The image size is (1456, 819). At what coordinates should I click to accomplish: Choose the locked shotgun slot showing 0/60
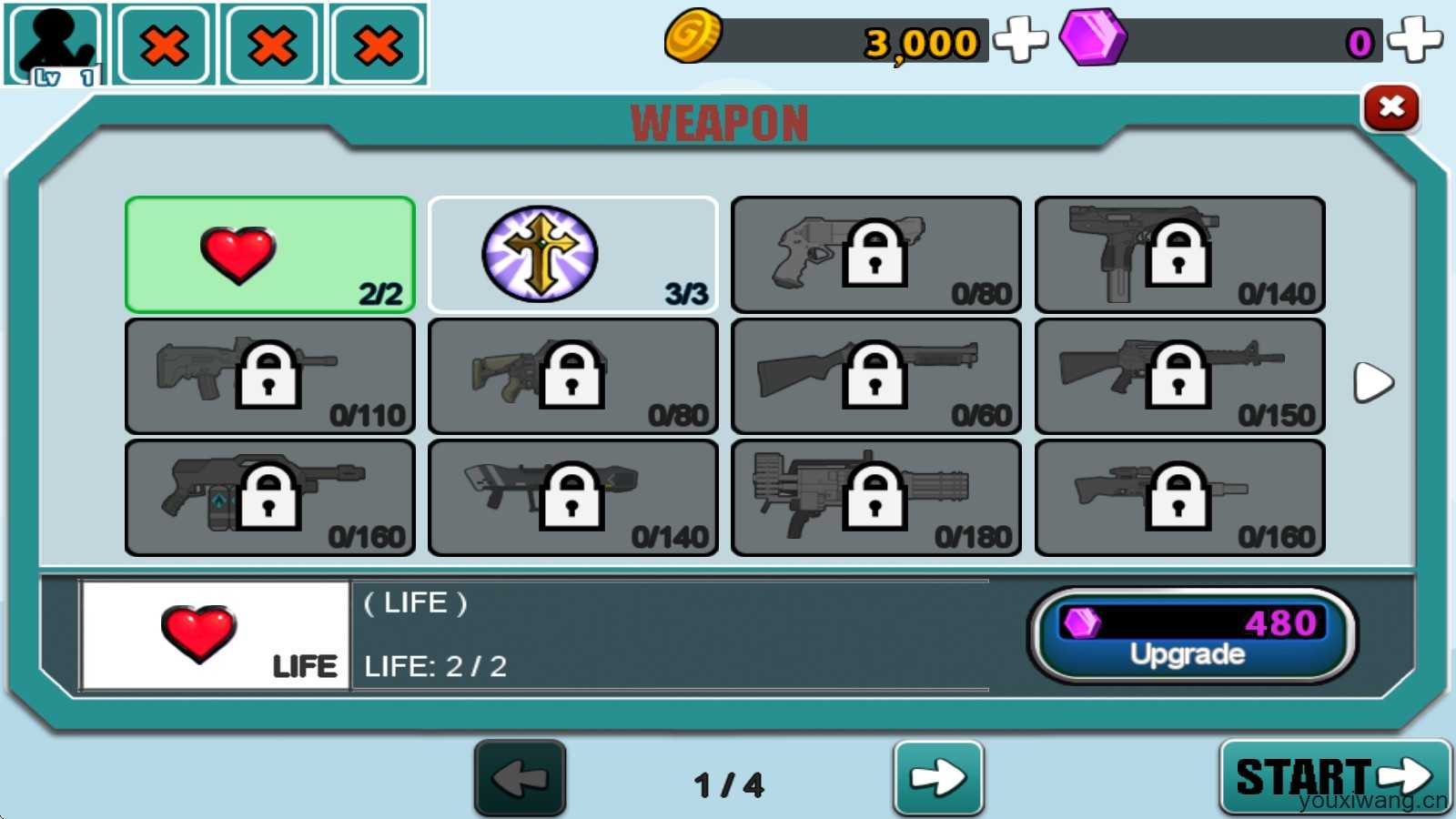[875, 376]
